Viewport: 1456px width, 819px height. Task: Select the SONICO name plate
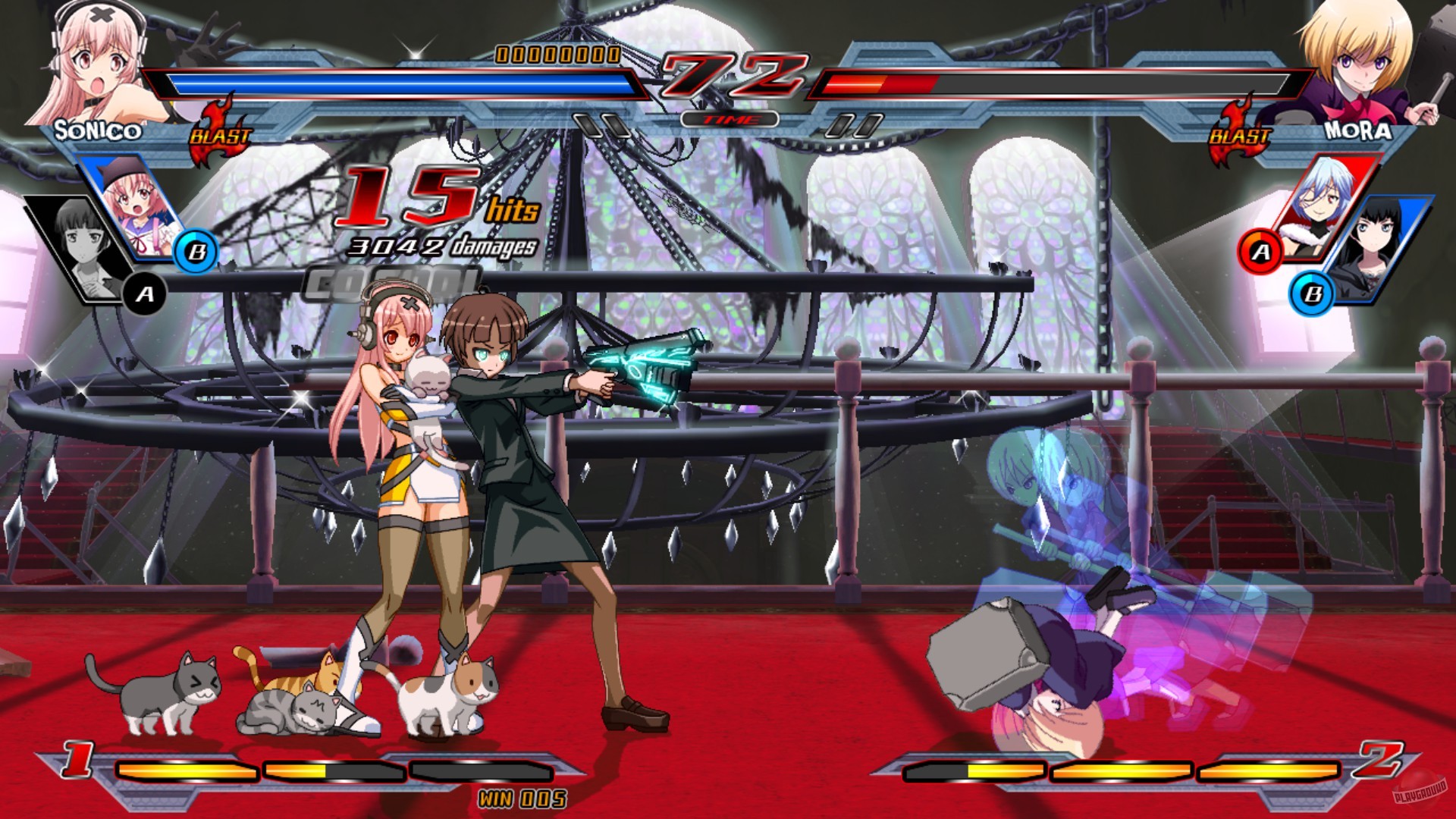pyautogui.click(x=99, y=130)
